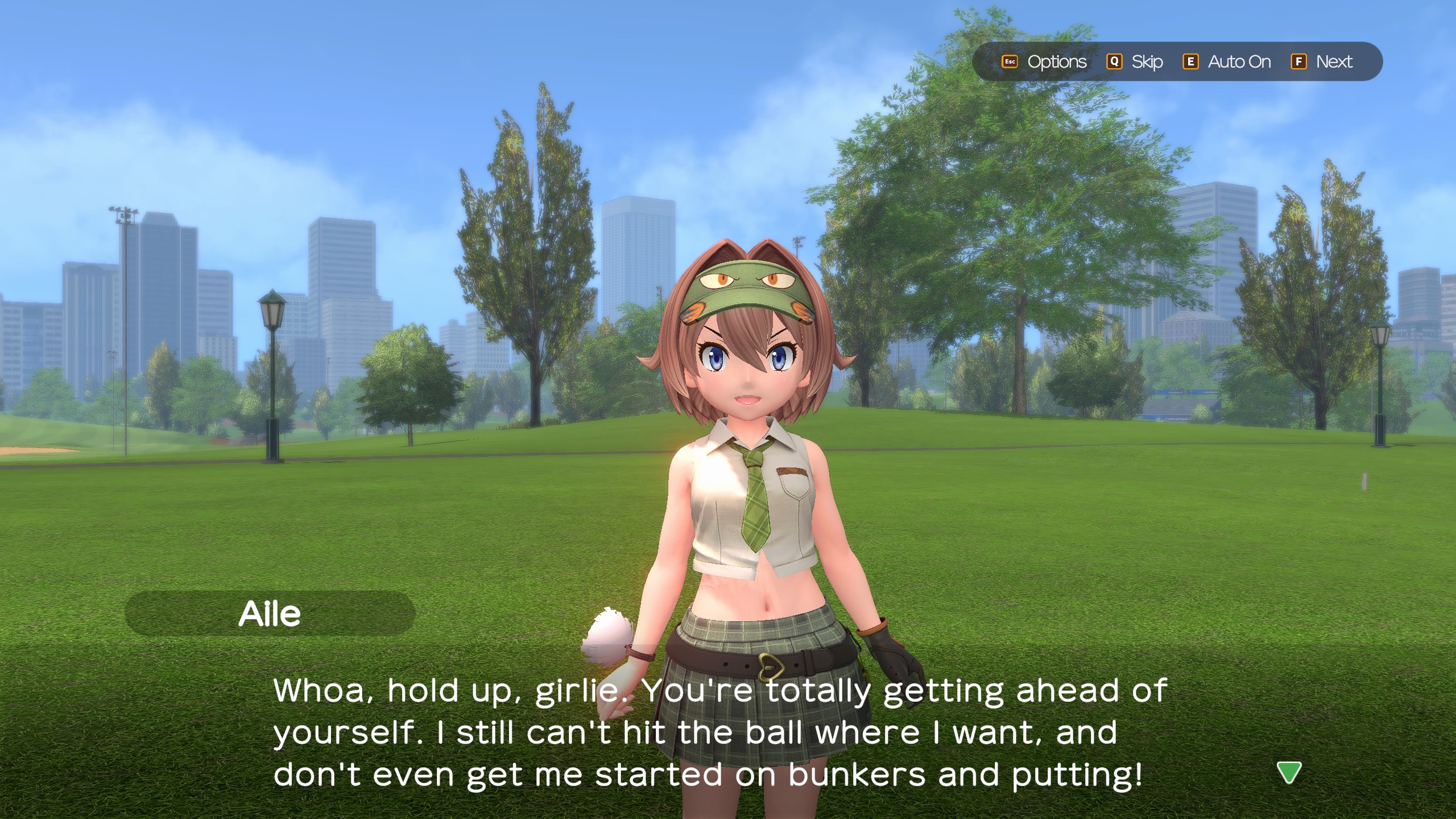Click the F key icon beside Next

[x=1298, y=62]
